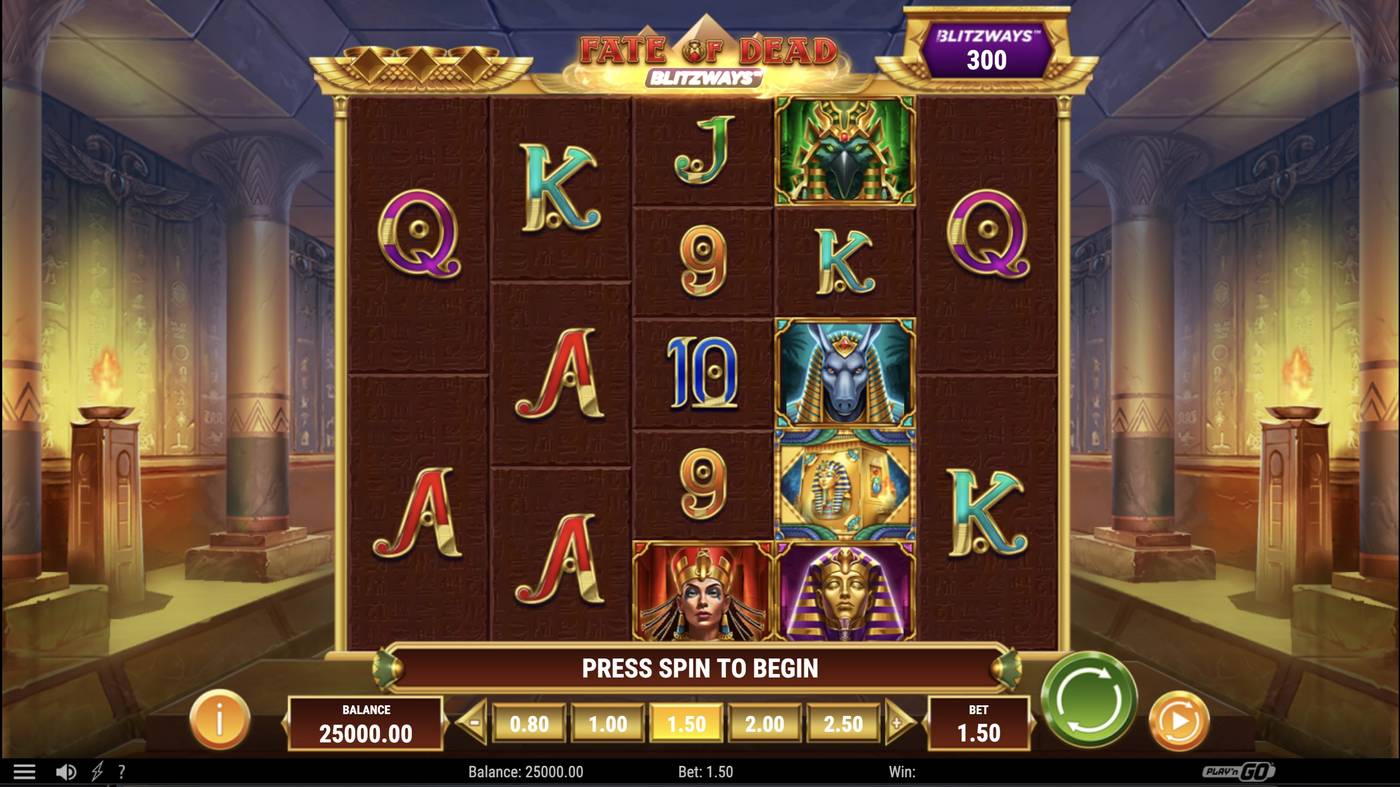Open help with the question mark
Screen dimensions: 1400x787
pos(122,772)
